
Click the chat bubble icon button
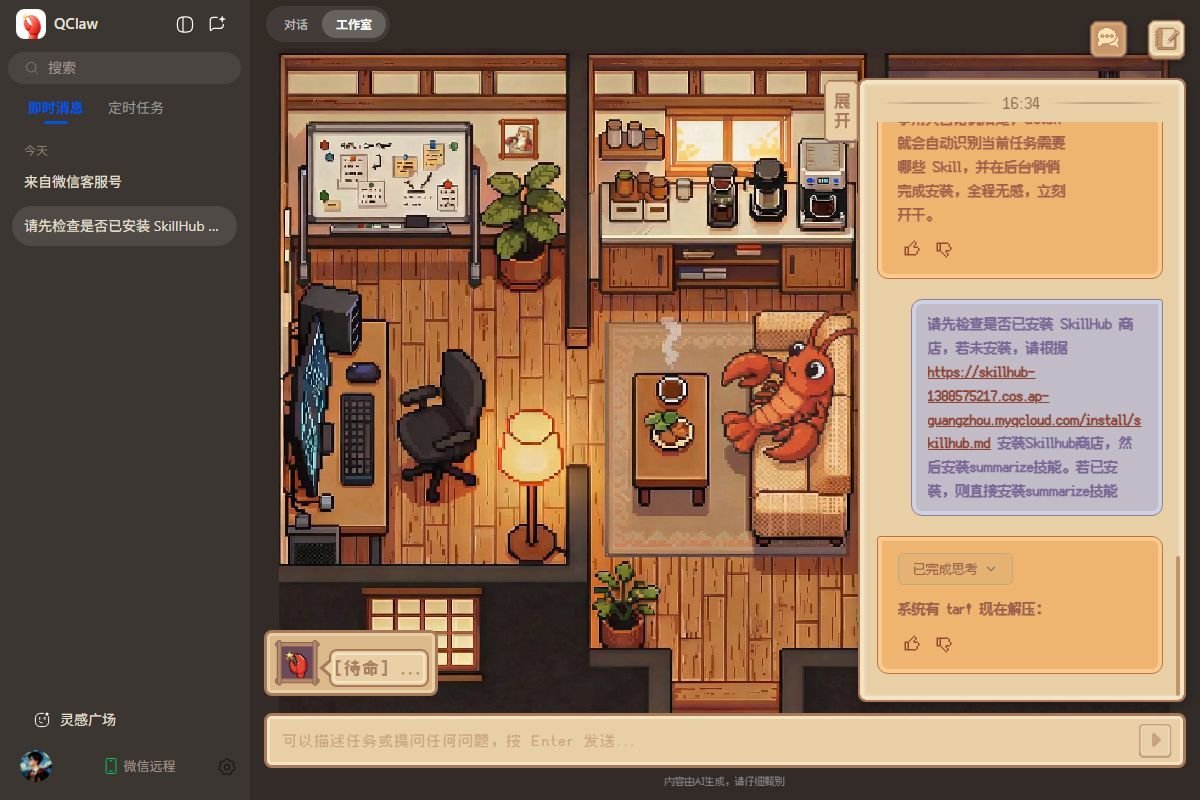tap(1108, 39)
